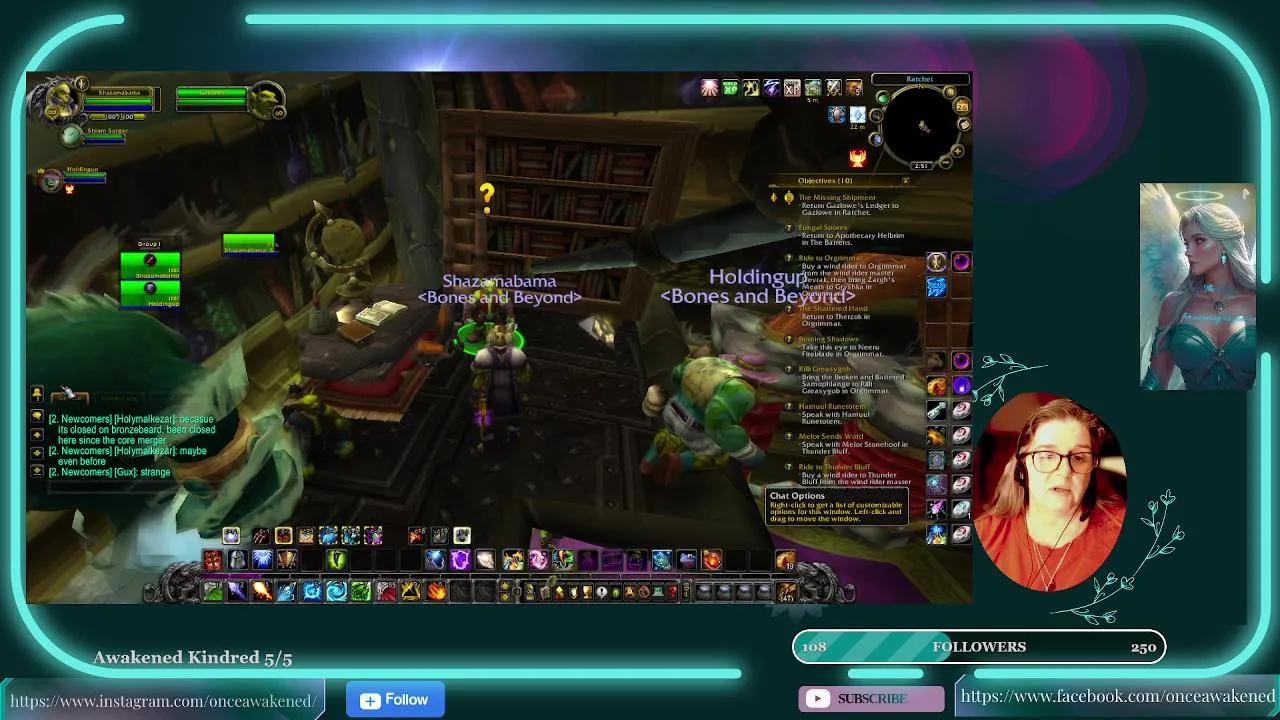Click the yellow exclamation quest micro icon
This screenshot has width=1280, height=720.
click(x=601, y=590)
